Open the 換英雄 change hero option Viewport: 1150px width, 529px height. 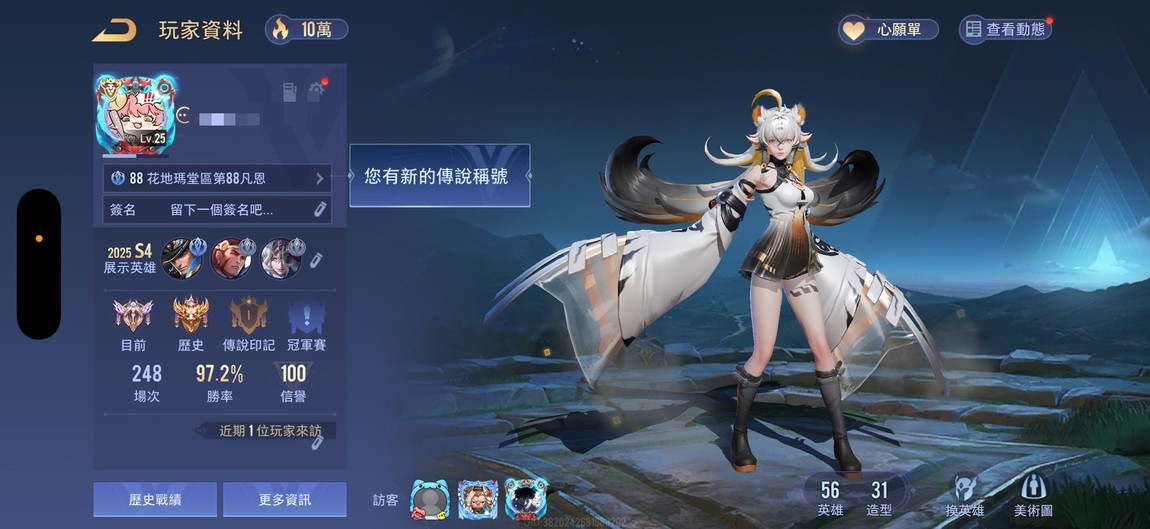click(965, 495)
